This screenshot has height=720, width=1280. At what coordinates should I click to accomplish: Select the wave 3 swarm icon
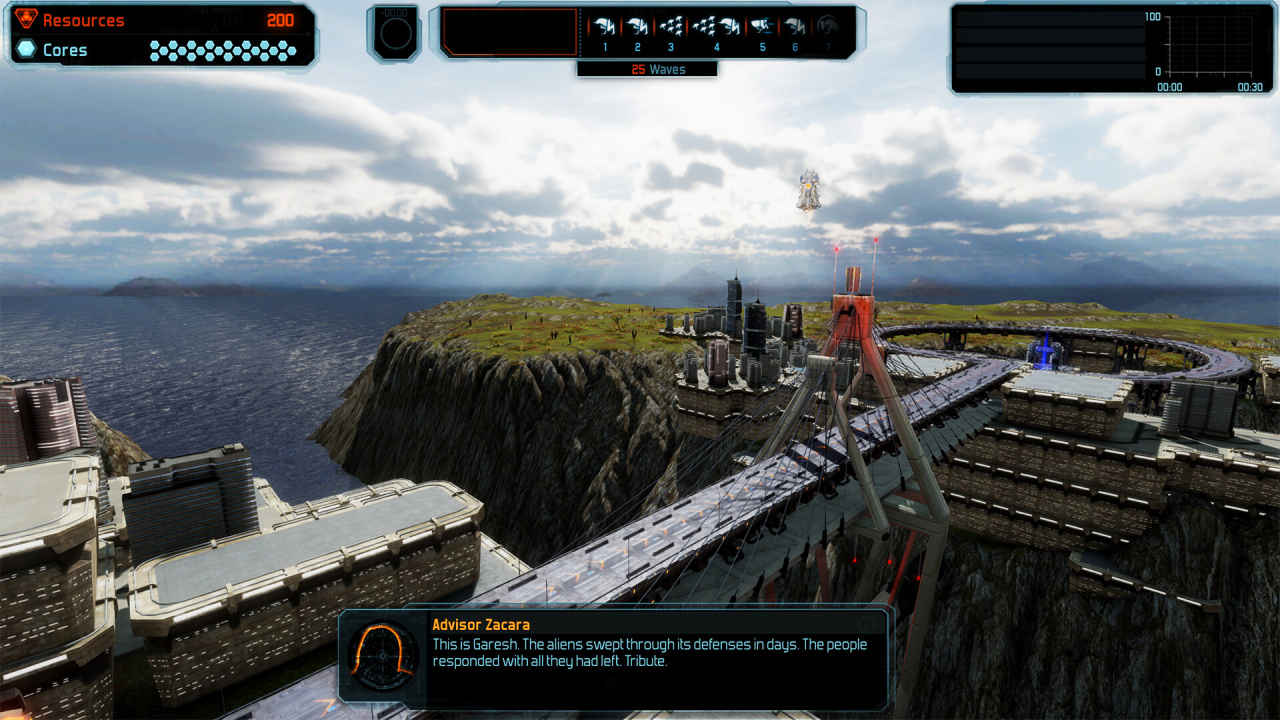(x=671, y=28)
